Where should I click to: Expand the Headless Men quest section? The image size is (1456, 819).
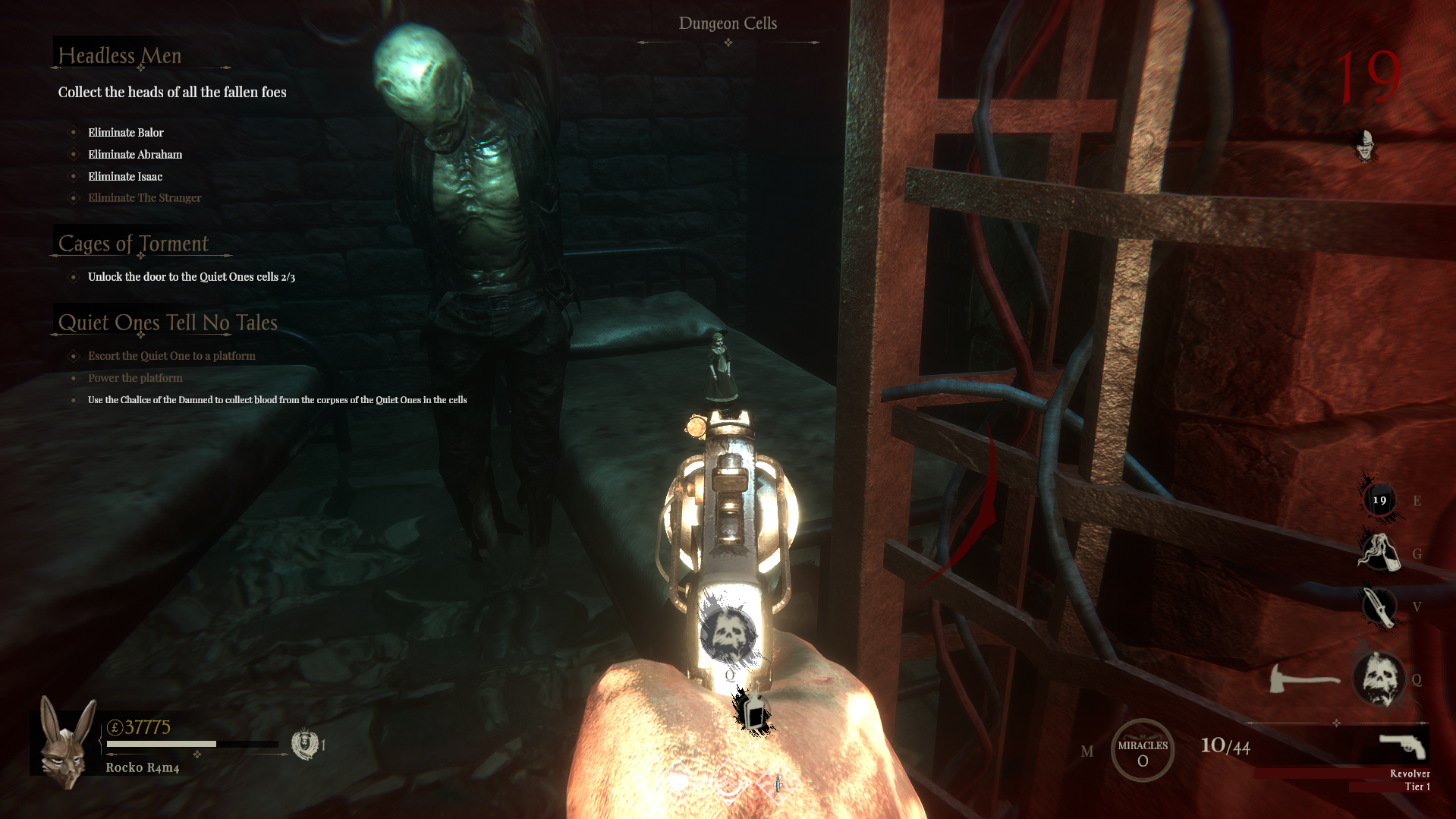tap(121, 55)
